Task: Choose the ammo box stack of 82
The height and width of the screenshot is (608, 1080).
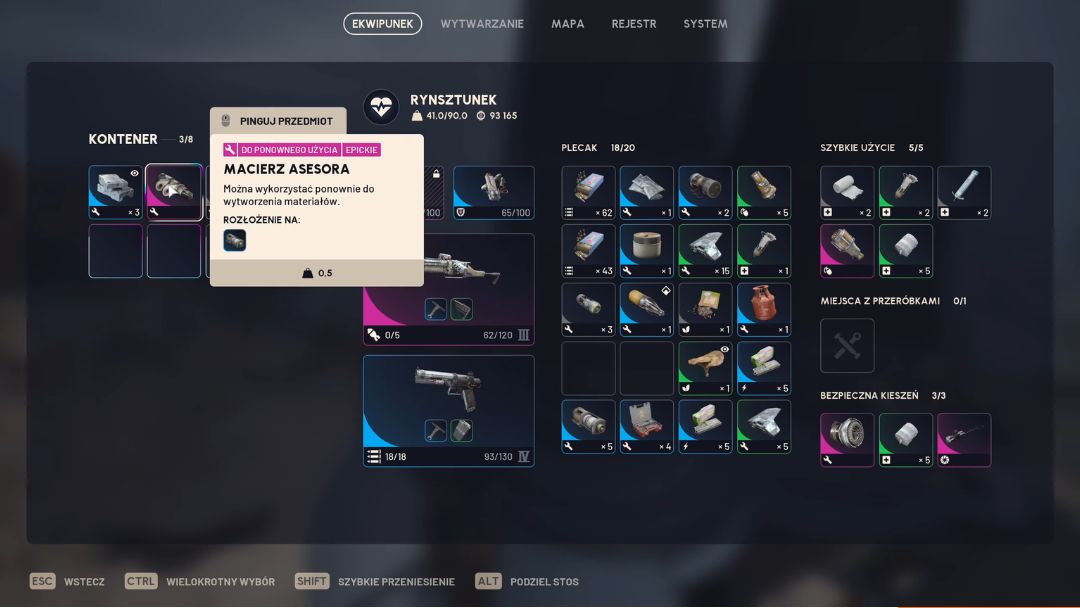Action: tap(588, 192)
